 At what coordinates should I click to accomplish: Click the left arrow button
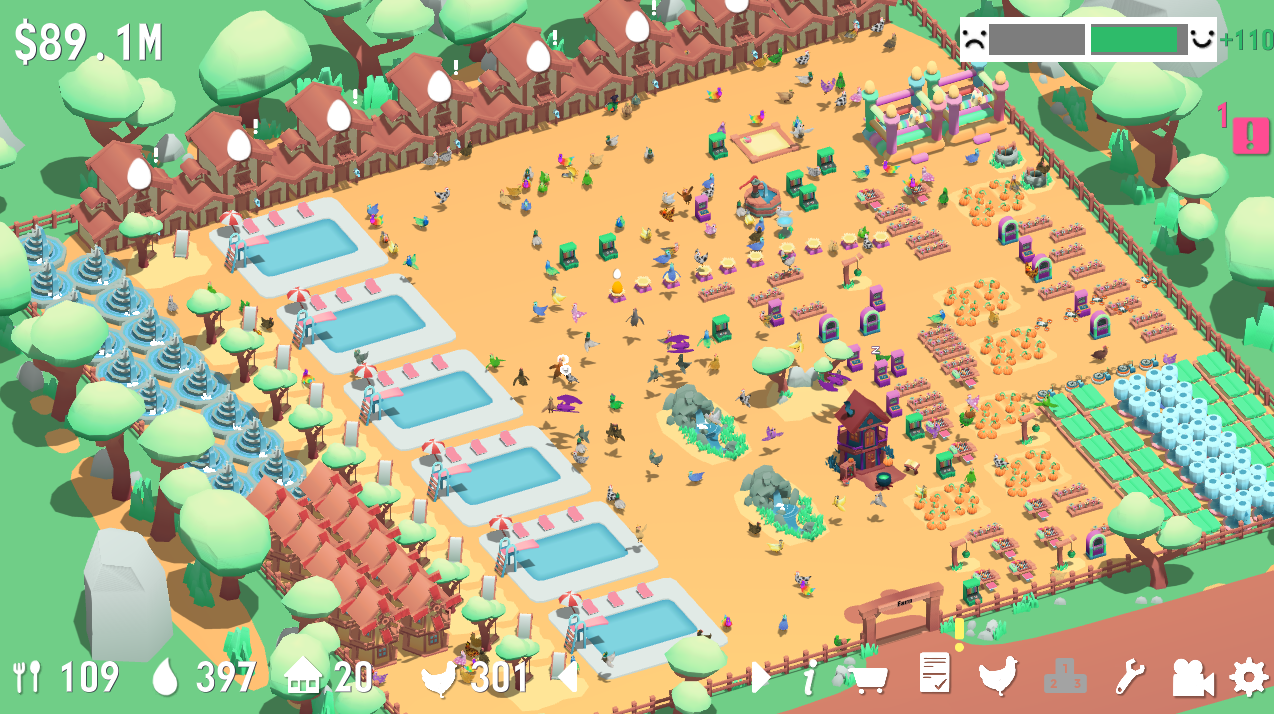[x=567, y=677]
